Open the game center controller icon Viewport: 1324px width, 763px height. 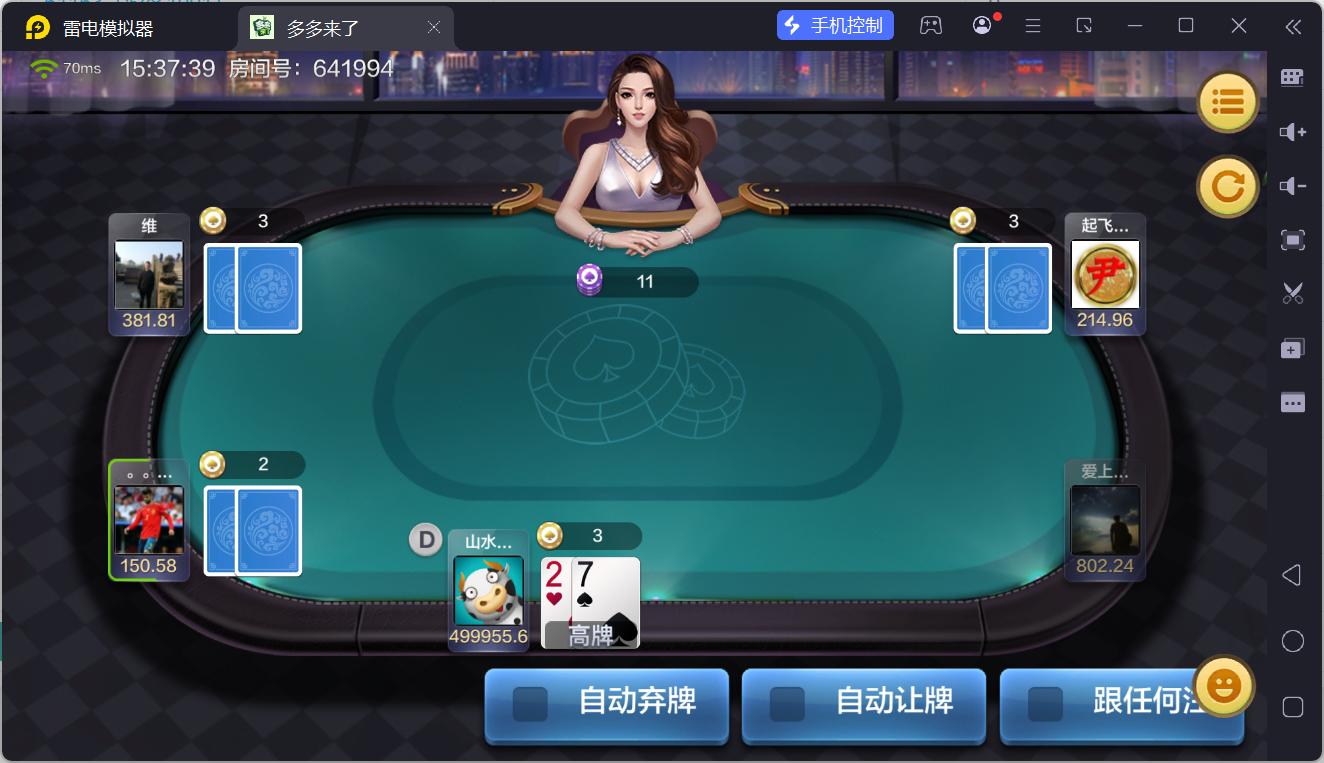pos(931,24)
